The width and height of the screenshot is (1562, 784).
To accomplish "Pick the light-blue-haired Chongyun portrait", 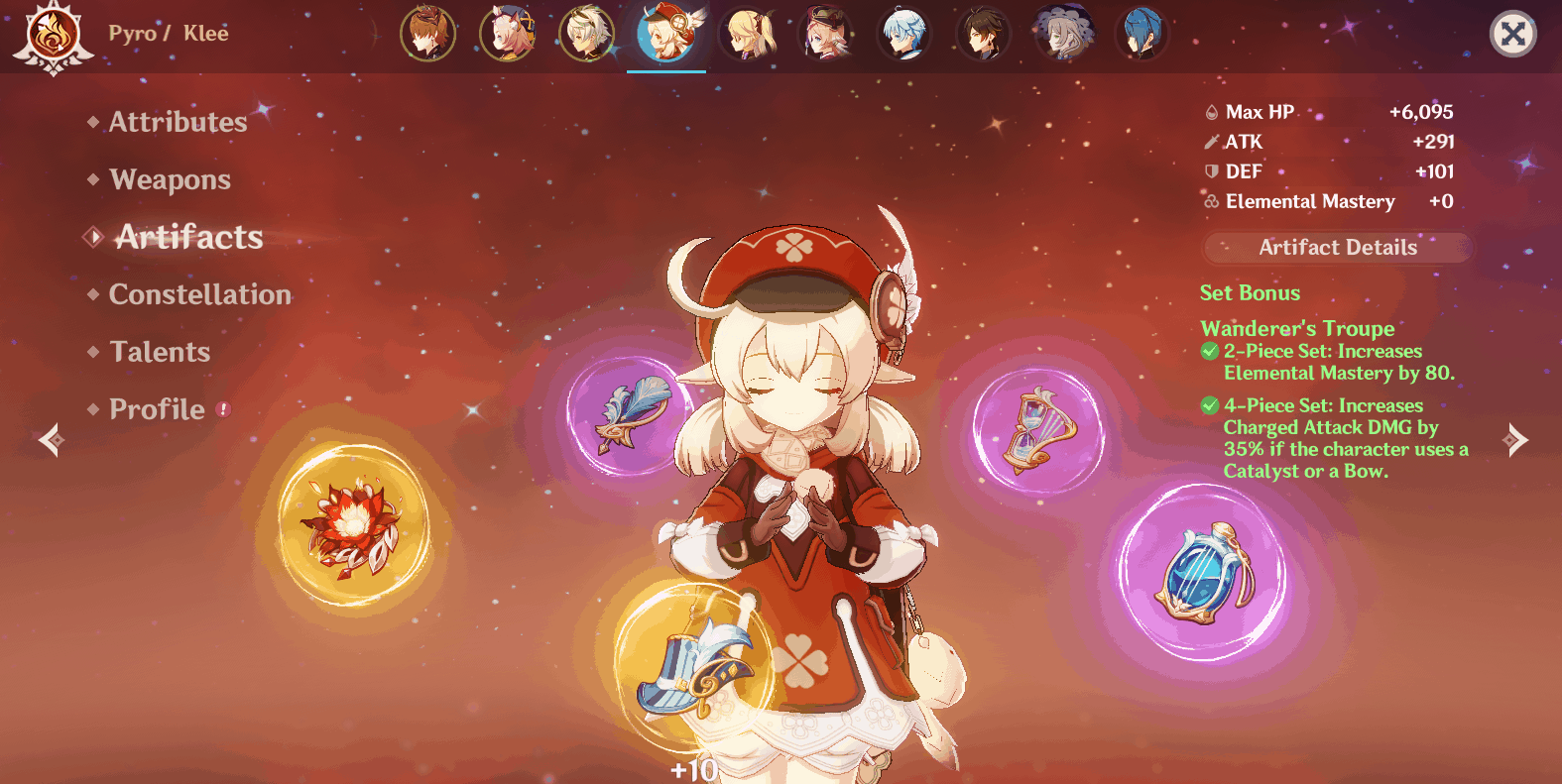I will click(x=903, y=33).
